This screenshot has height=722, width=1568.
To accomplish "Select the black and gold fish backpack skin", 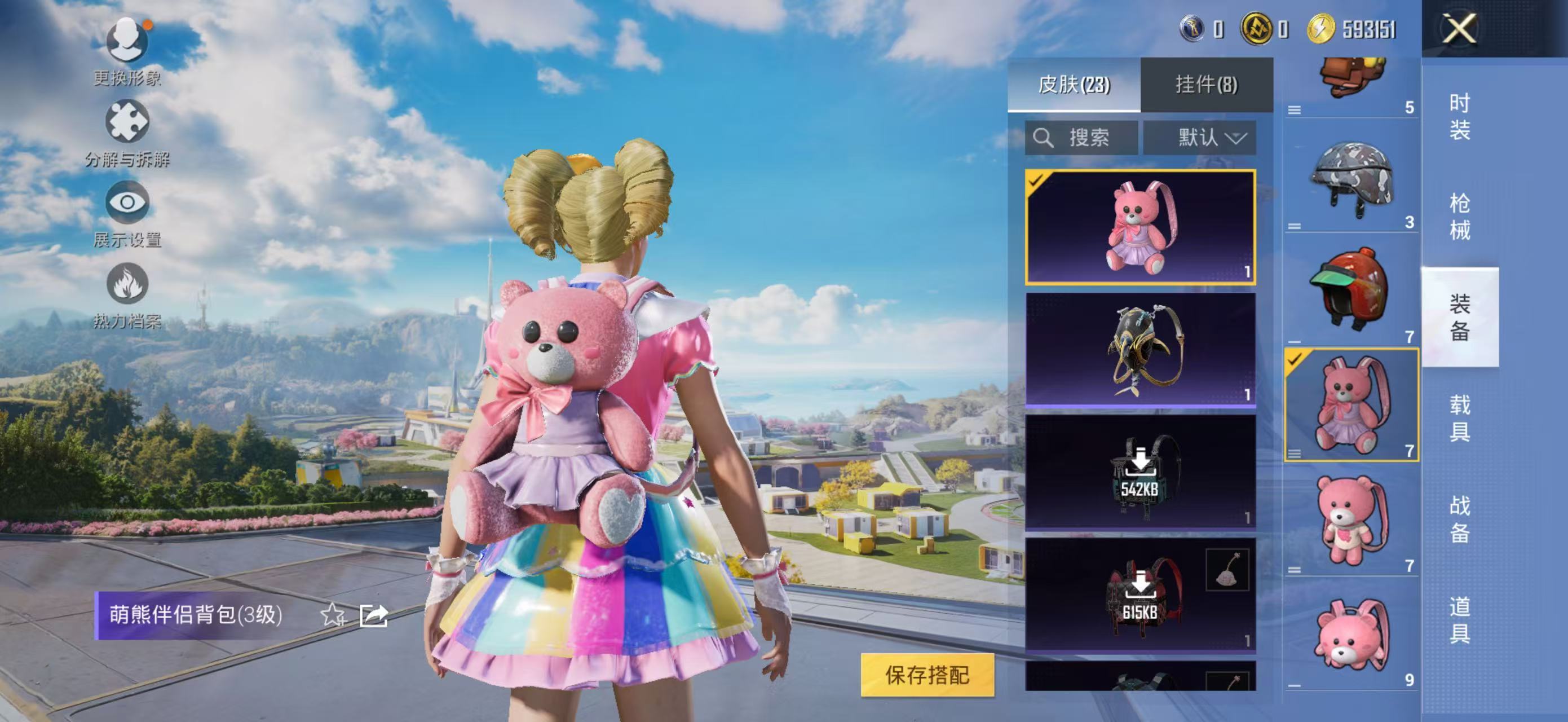I will point(1140,349).
